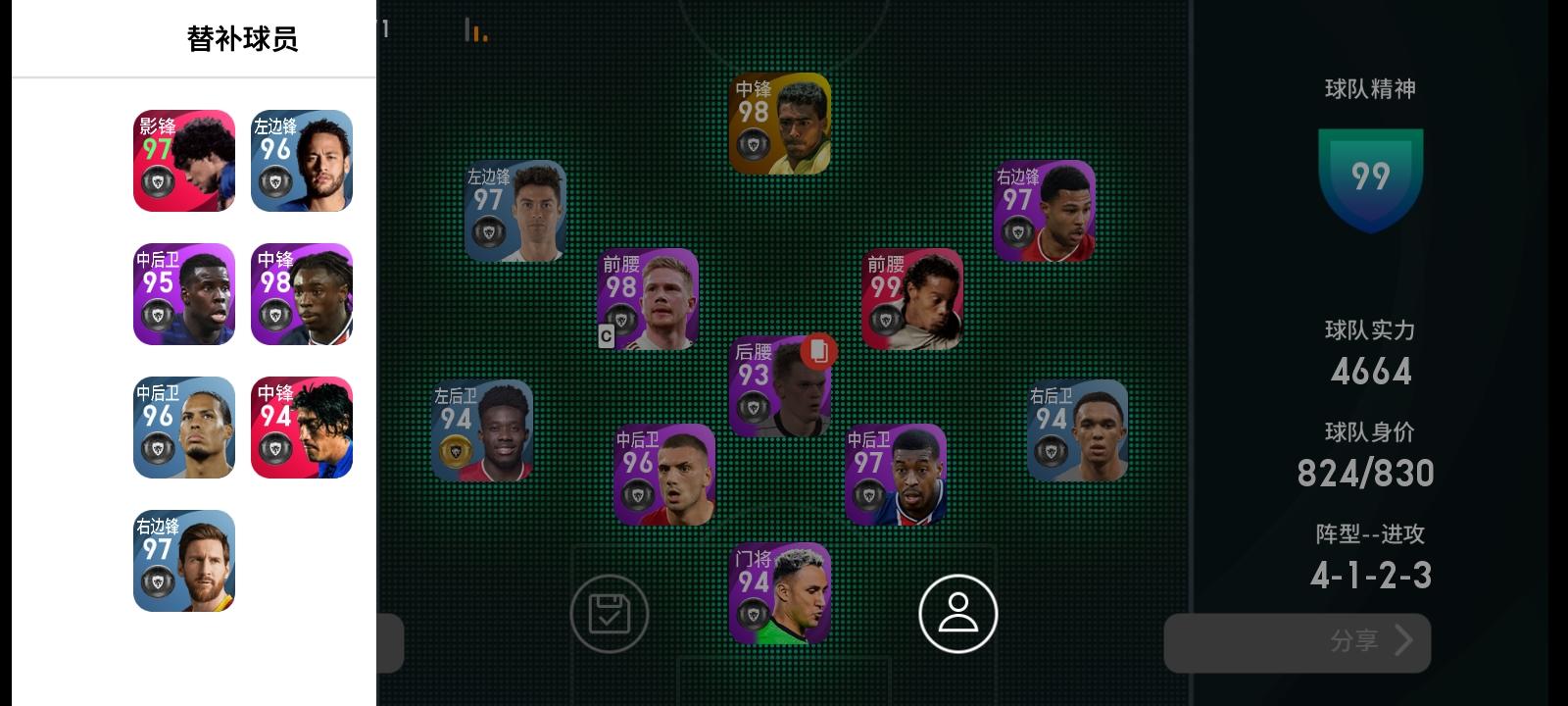Toggle the captain marker on De Bruyne
The width and height of the screenshot is (1568, 706).
coord(606,338)
